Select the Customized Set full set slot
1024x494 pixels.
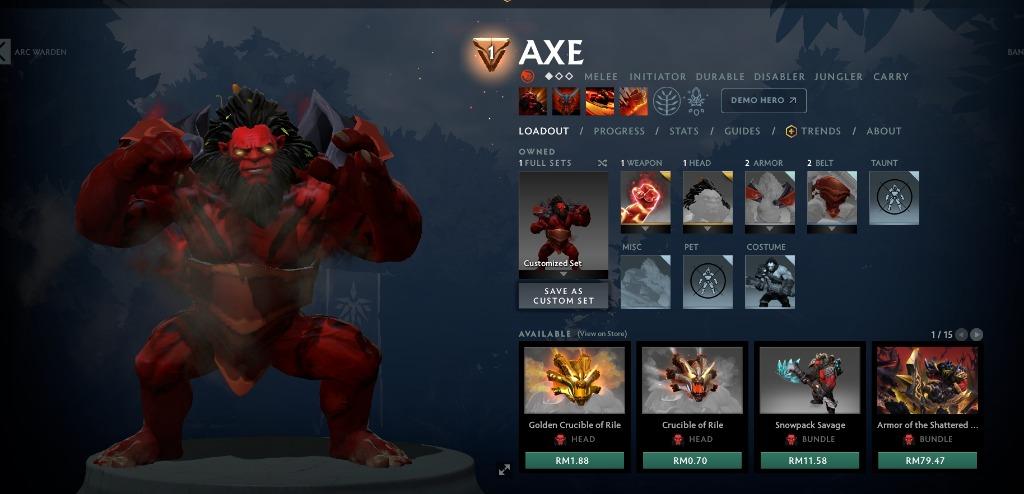tap(563, 222)
